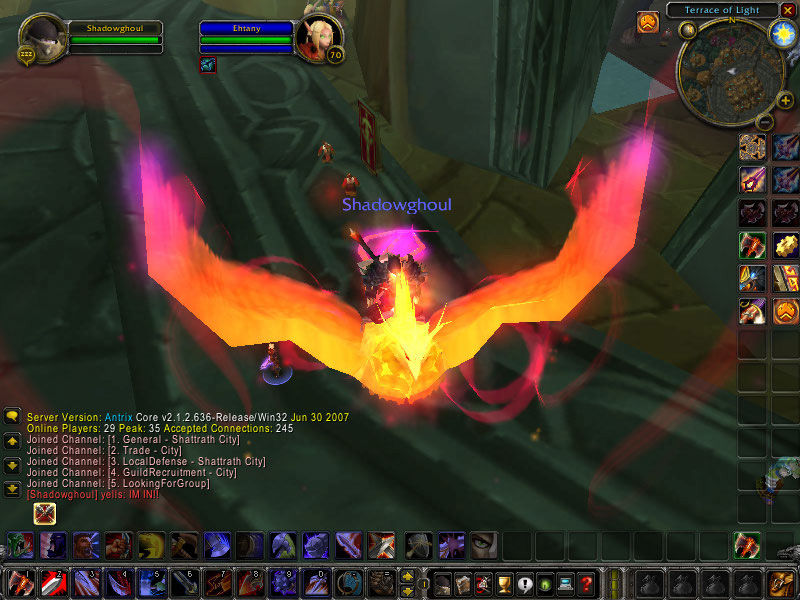Activate the green-bordered axe ability
The image size is (800, 600).
pos(752,245)
